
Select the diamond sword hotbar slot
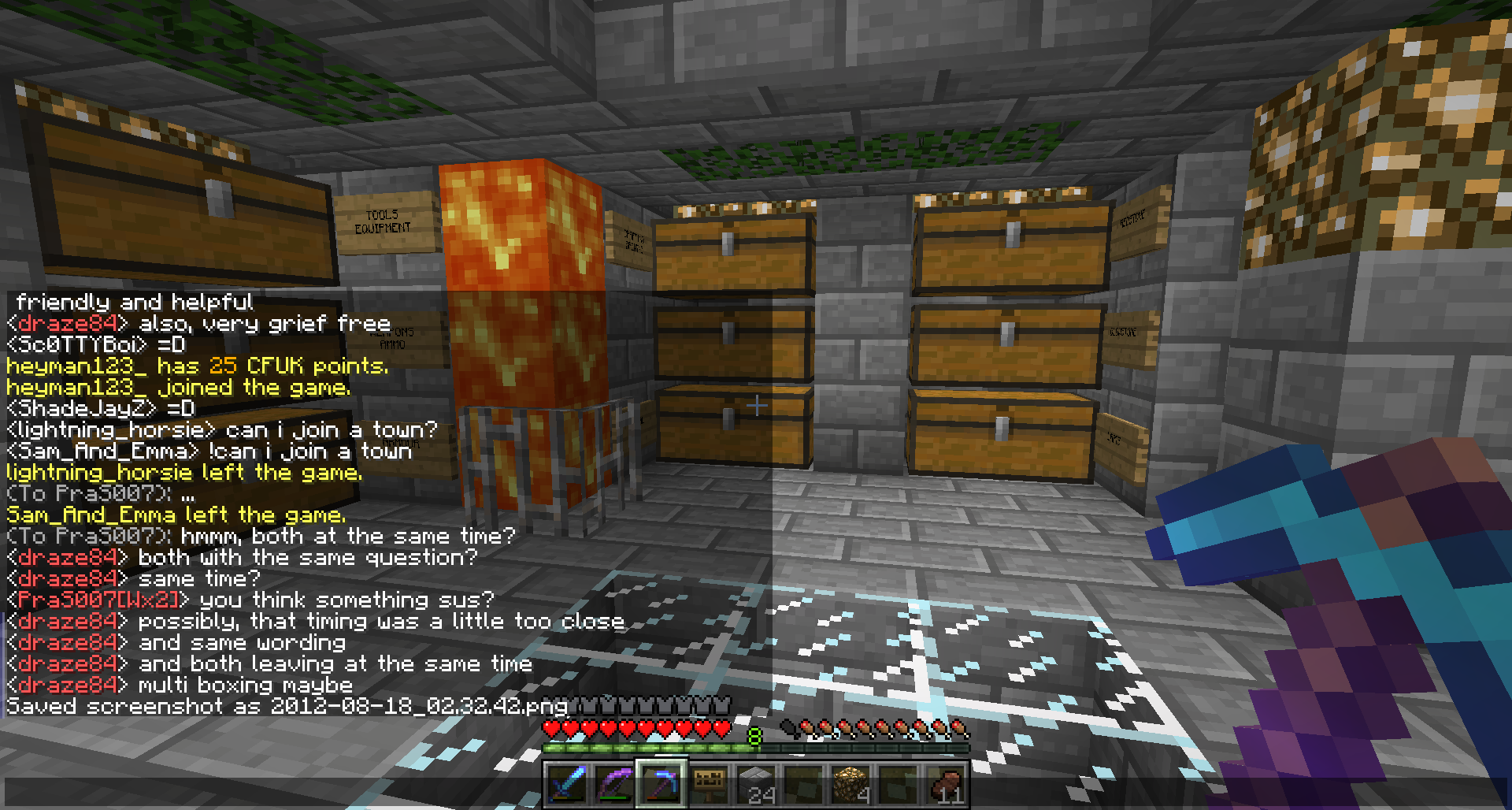click(x=566, y=785)
